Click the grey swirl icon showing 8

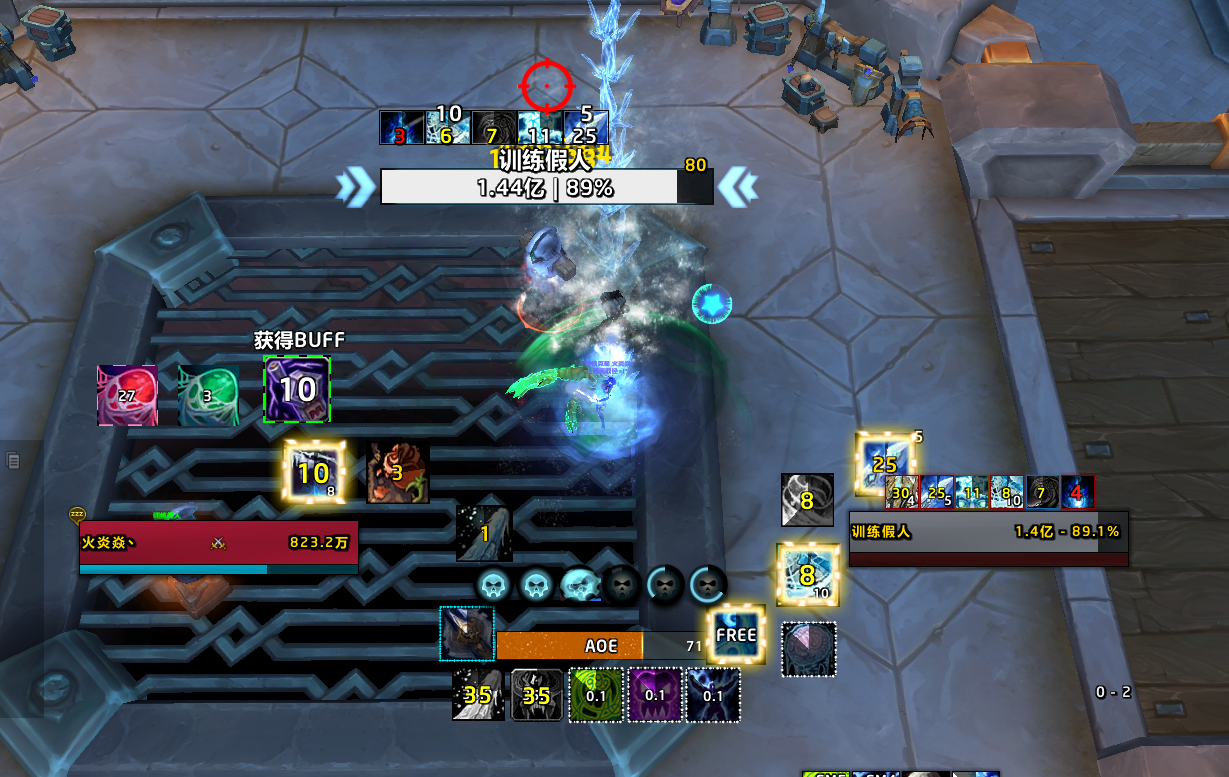(x=807, y=499)
